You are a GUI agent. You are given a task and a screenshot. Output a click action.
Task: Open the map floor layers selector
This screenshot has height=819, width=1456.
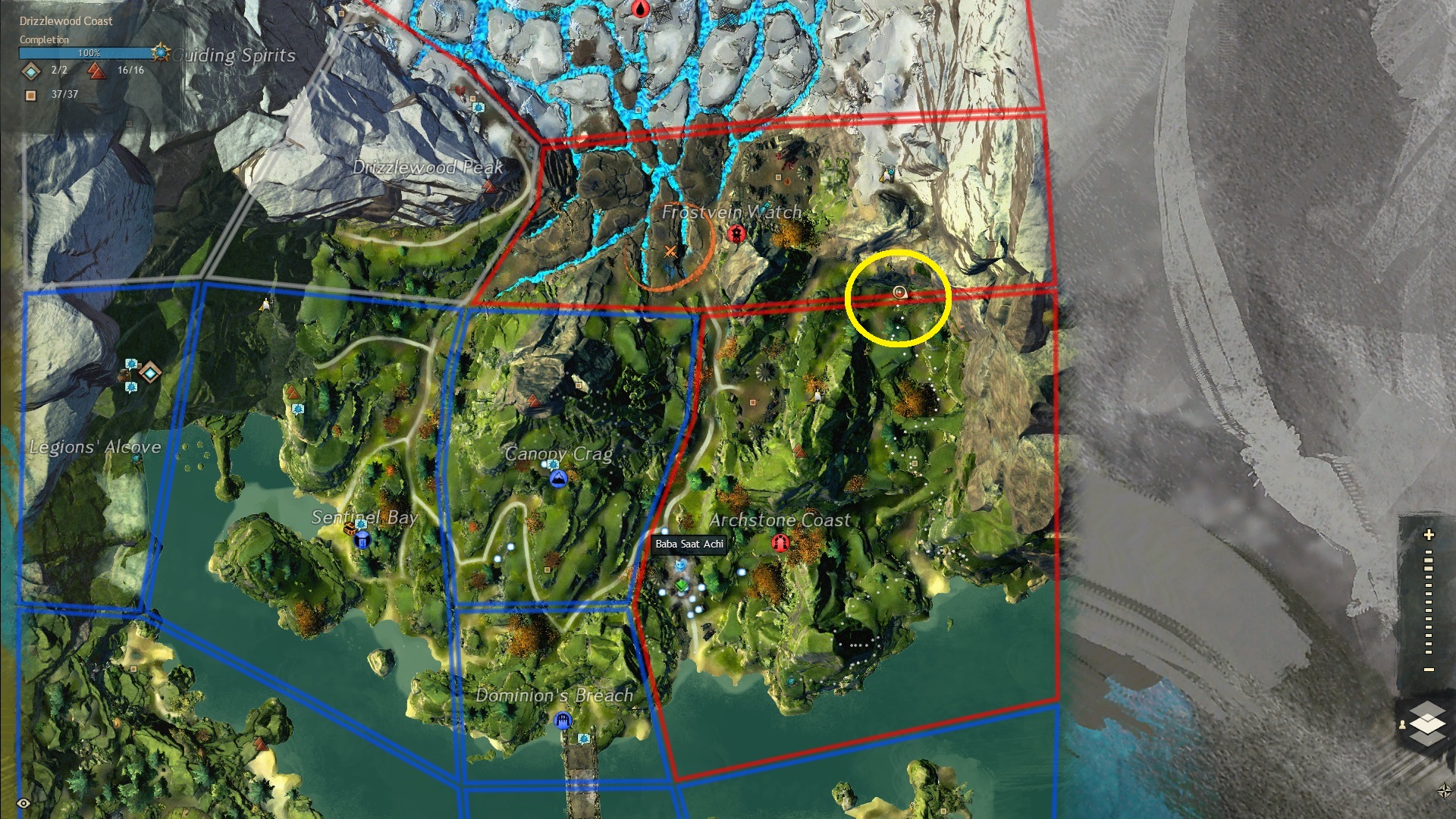coord(1426,721)
